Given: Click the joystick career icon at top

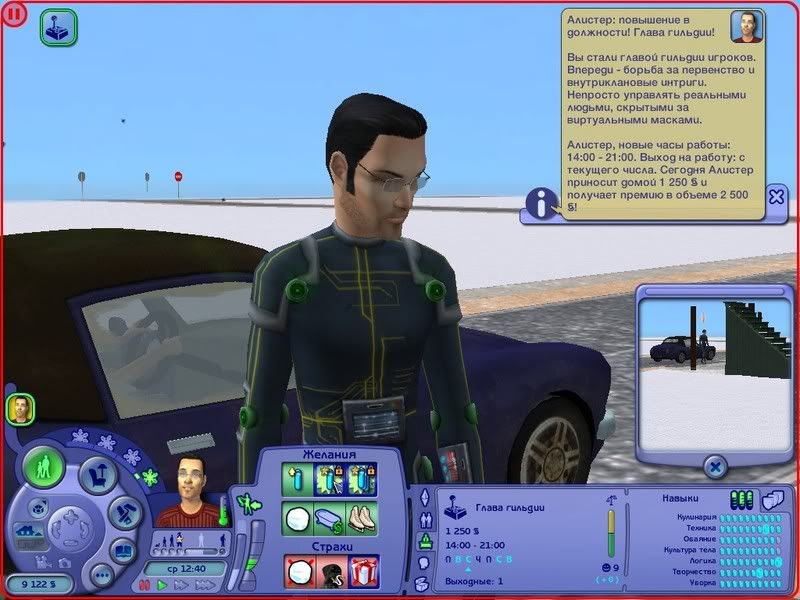Looking at the screenshot, I should (x=56, y=29).
